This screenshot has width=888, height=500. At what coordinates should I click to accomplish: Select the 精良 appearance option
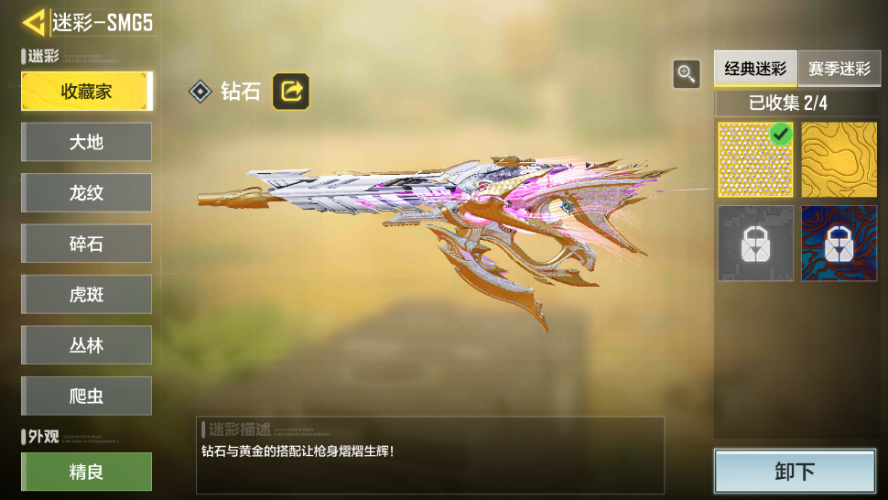tap(86, 471)
